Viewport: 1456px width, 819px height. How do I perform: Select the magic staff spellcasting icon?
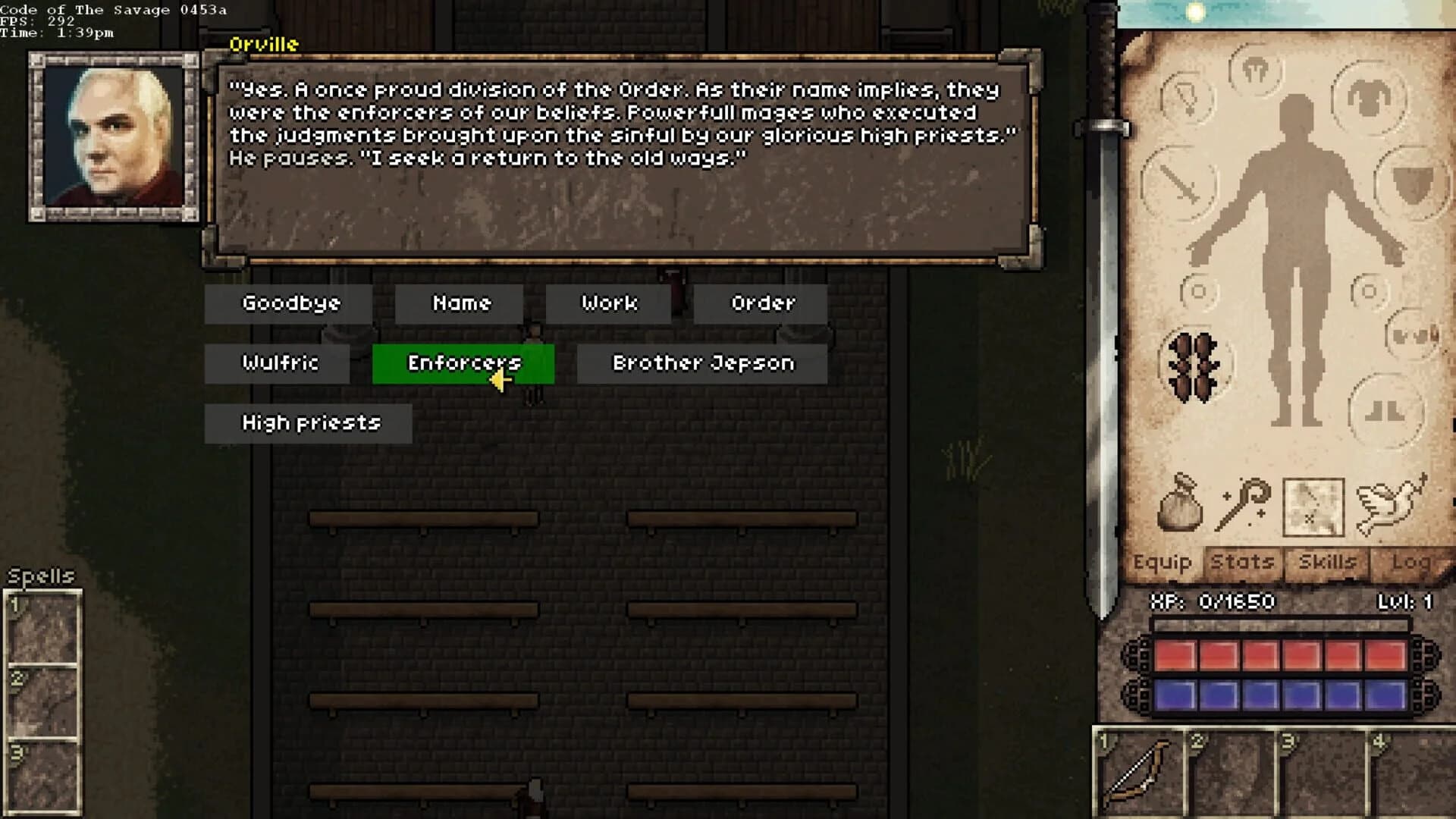1246,503
